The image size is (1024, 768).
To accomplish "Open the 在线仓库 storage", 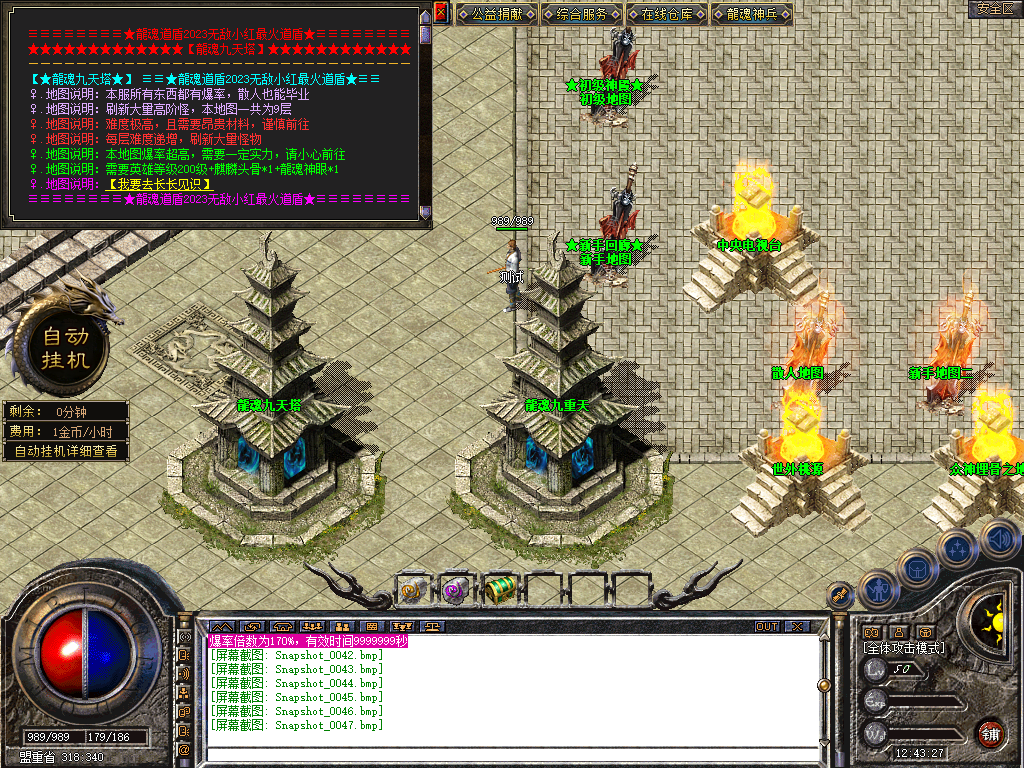I will point(668,14).
